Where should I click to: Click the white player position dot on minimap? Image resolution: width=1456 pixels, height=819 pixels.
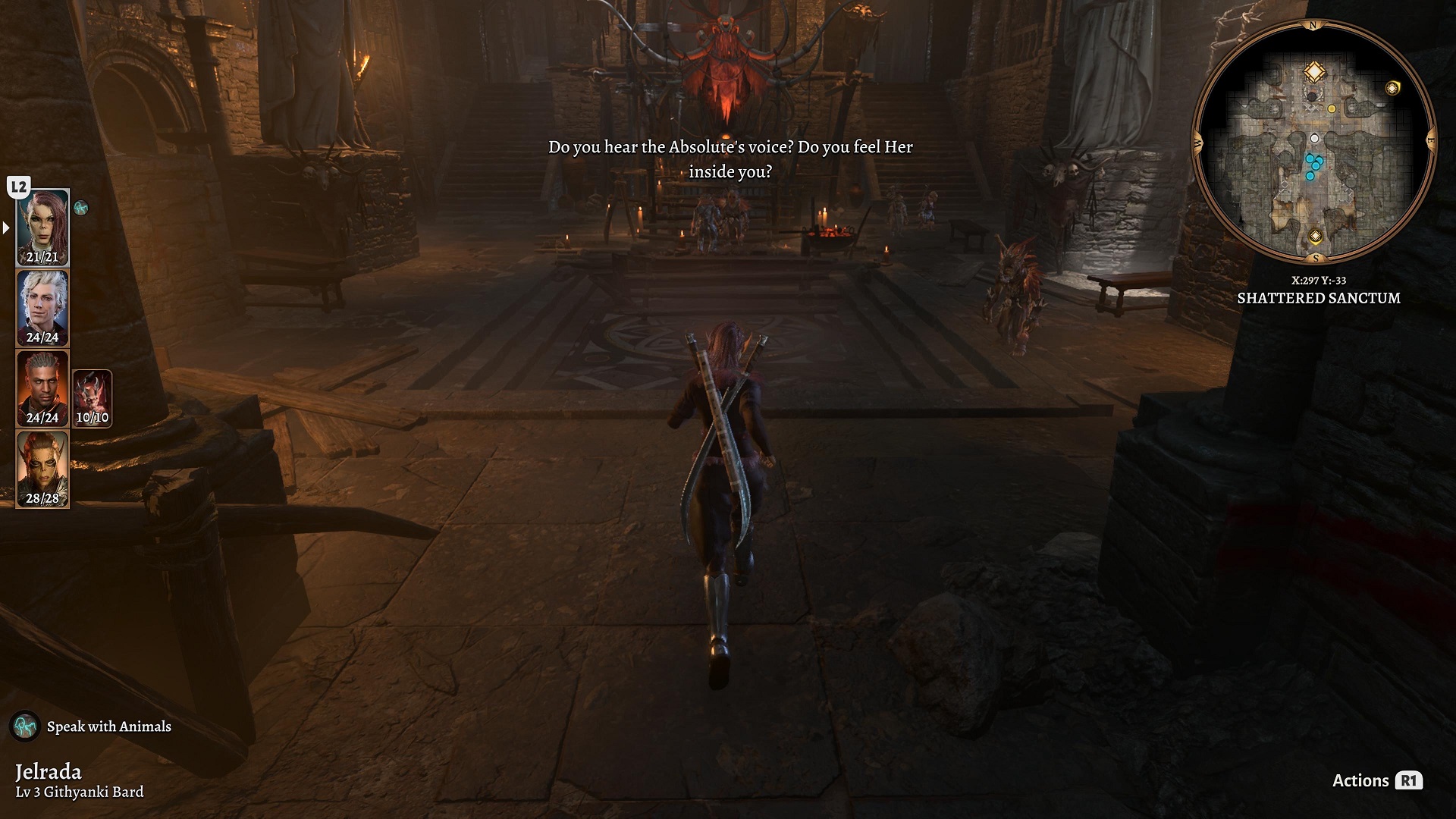click(x=1313, y=138)
